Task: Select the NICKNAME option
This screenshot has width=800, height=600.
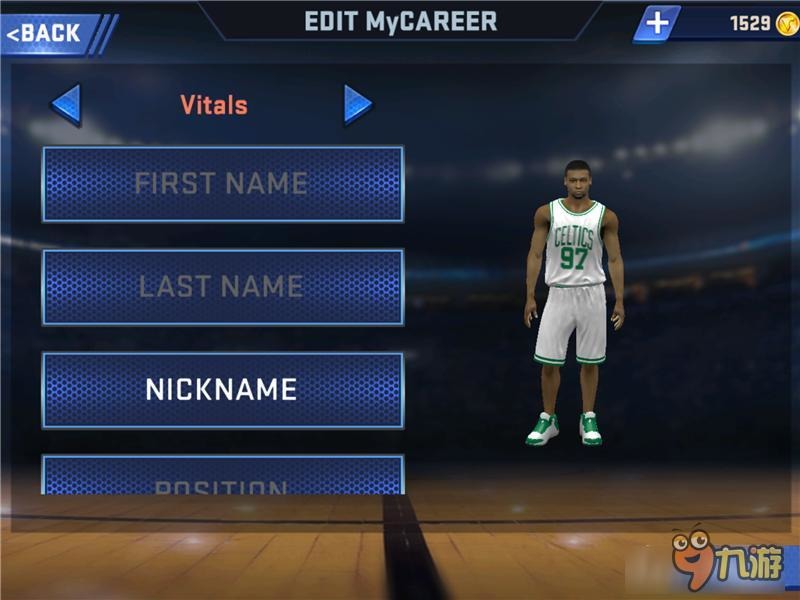Action: point(222,389)
